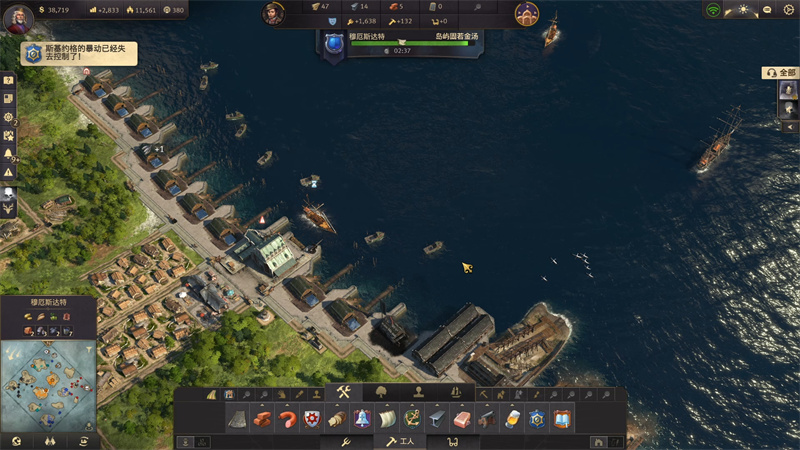This screenshot has width=800, height=450.
Task: Switch to the hammer and wrench build tab
Action: point(343,392)
